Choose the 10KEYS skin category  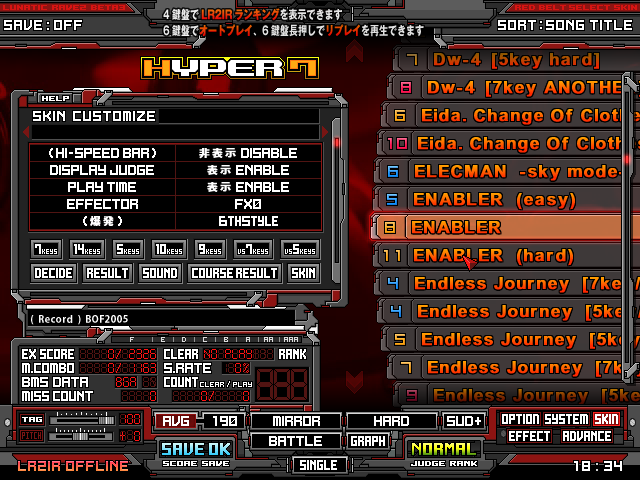click(x=167, y=249)
